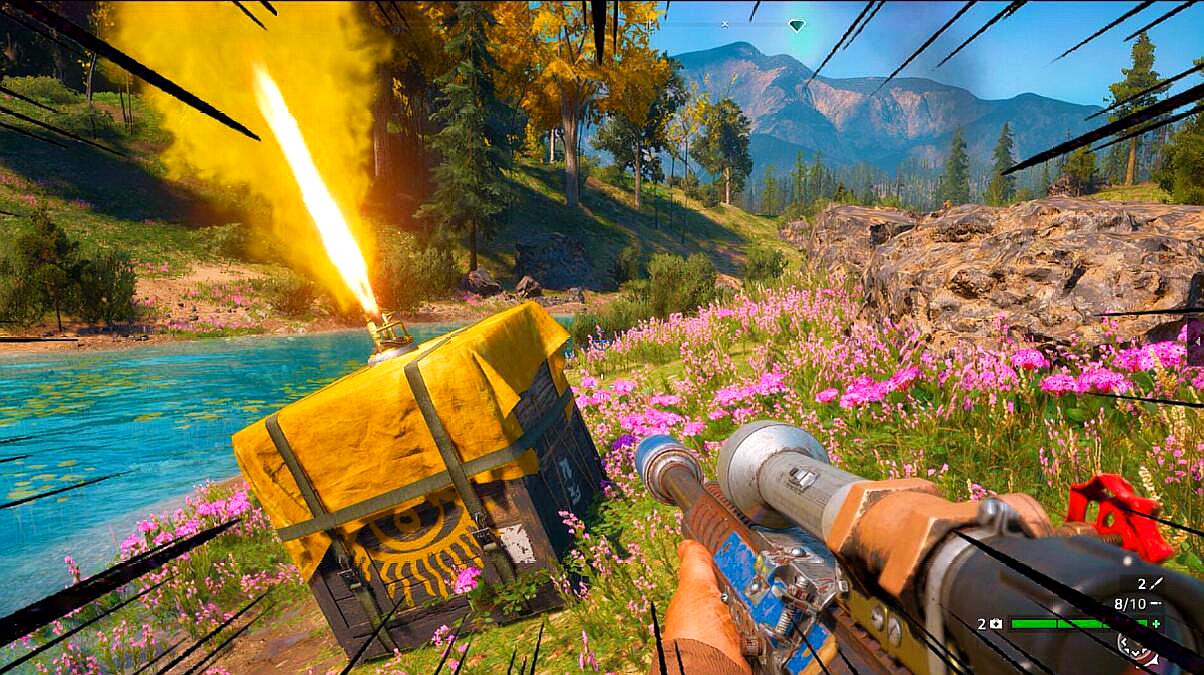1204x675 pixels.
Task: Click the small X marker on the compass
Action: (725, 23)
